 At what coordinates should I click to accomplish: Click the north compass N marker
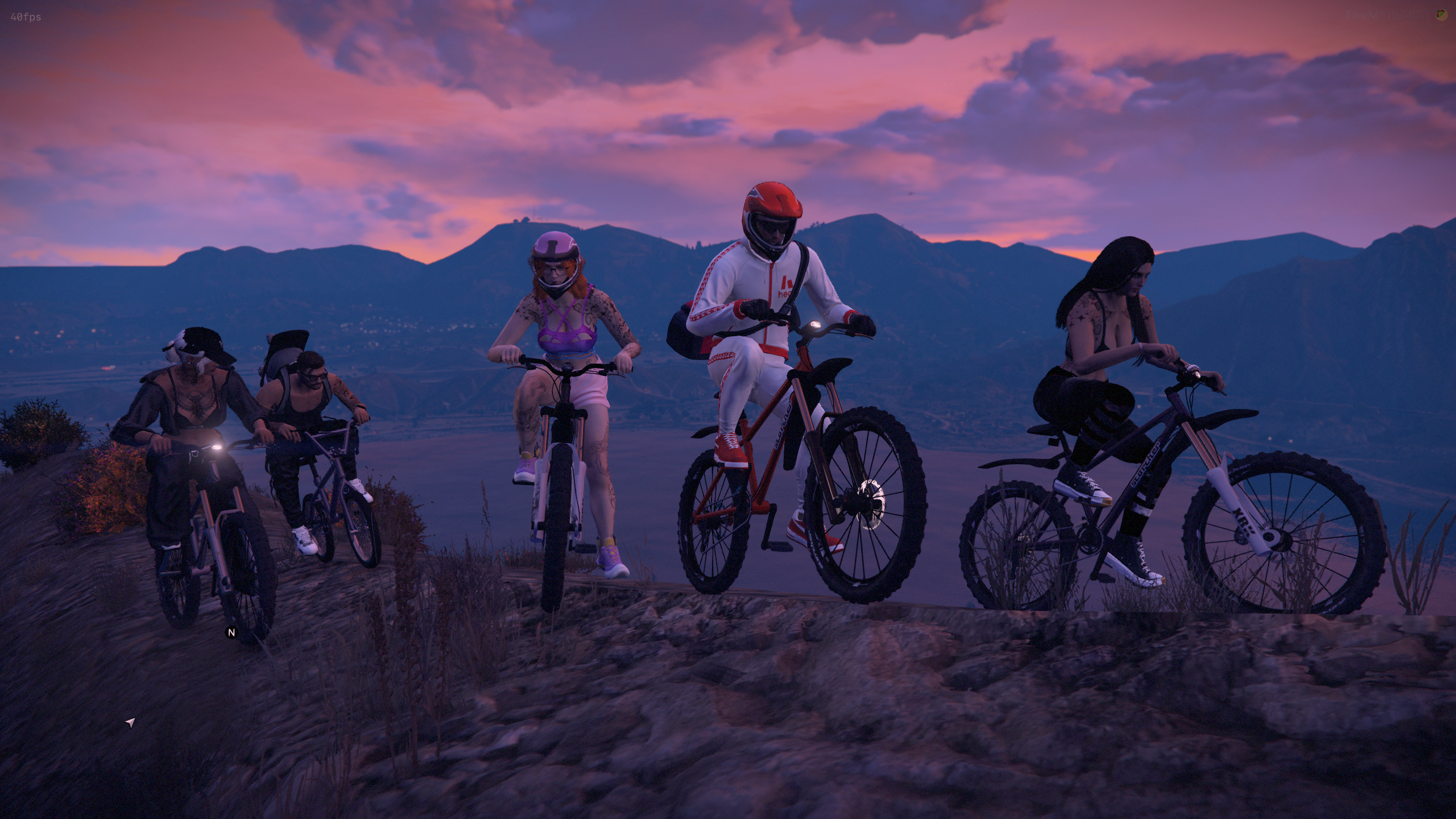coord(231,632)
